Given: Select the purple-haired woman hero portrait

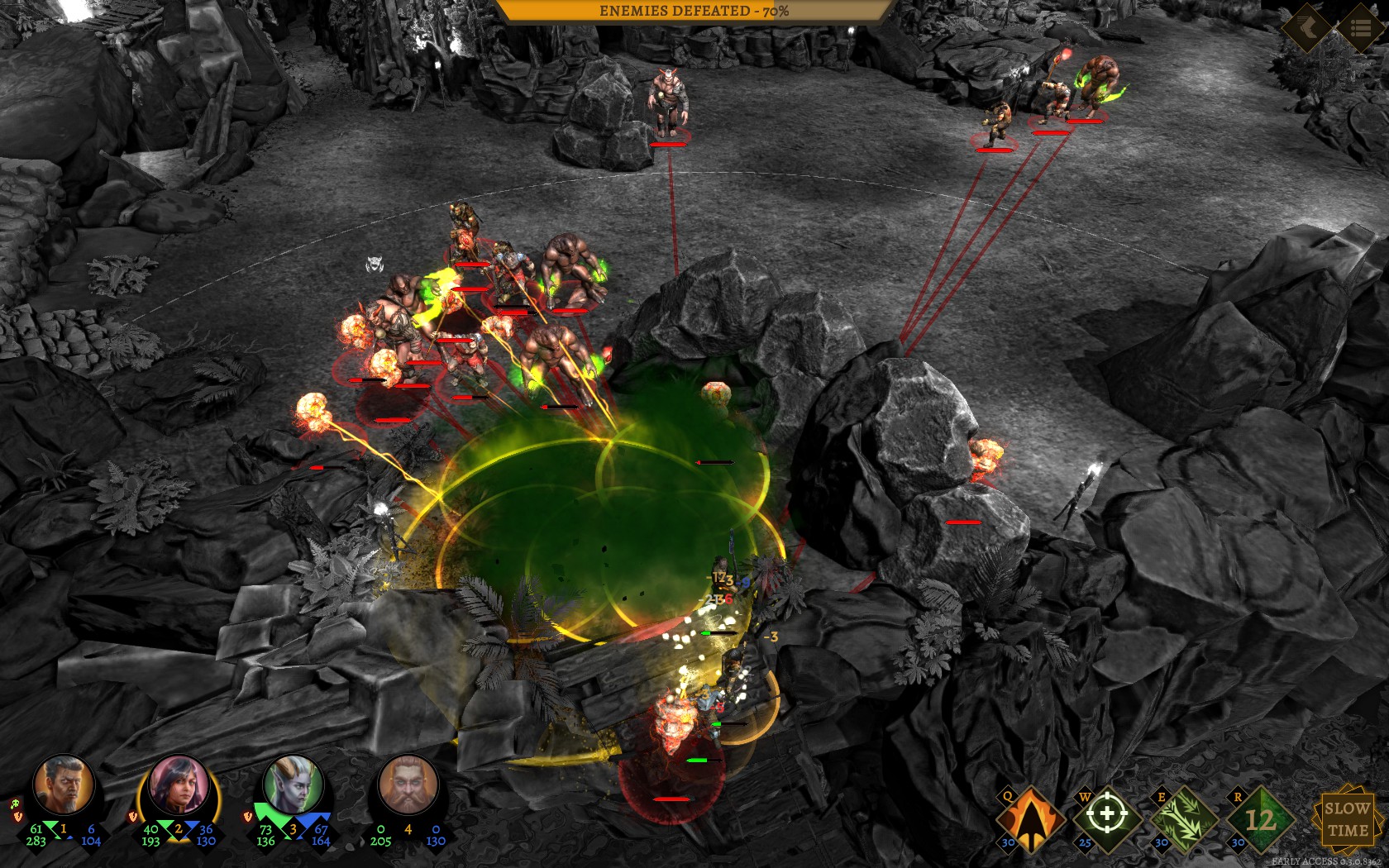Looking at the screenshot, I should point(179,785).
